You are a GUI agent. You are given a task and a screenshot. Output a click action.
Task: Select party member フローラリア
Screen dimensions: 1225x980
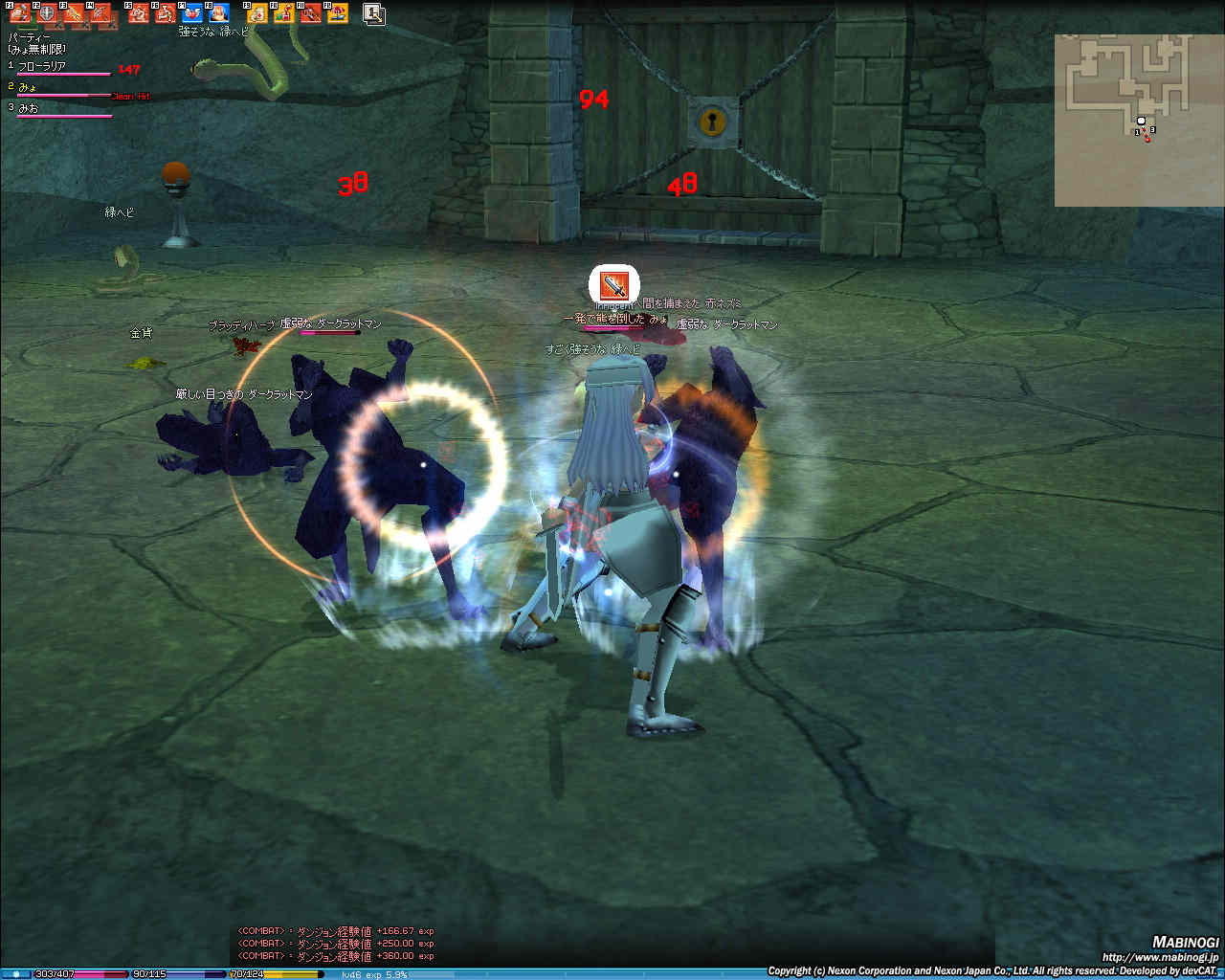click(x=43, y=67)
